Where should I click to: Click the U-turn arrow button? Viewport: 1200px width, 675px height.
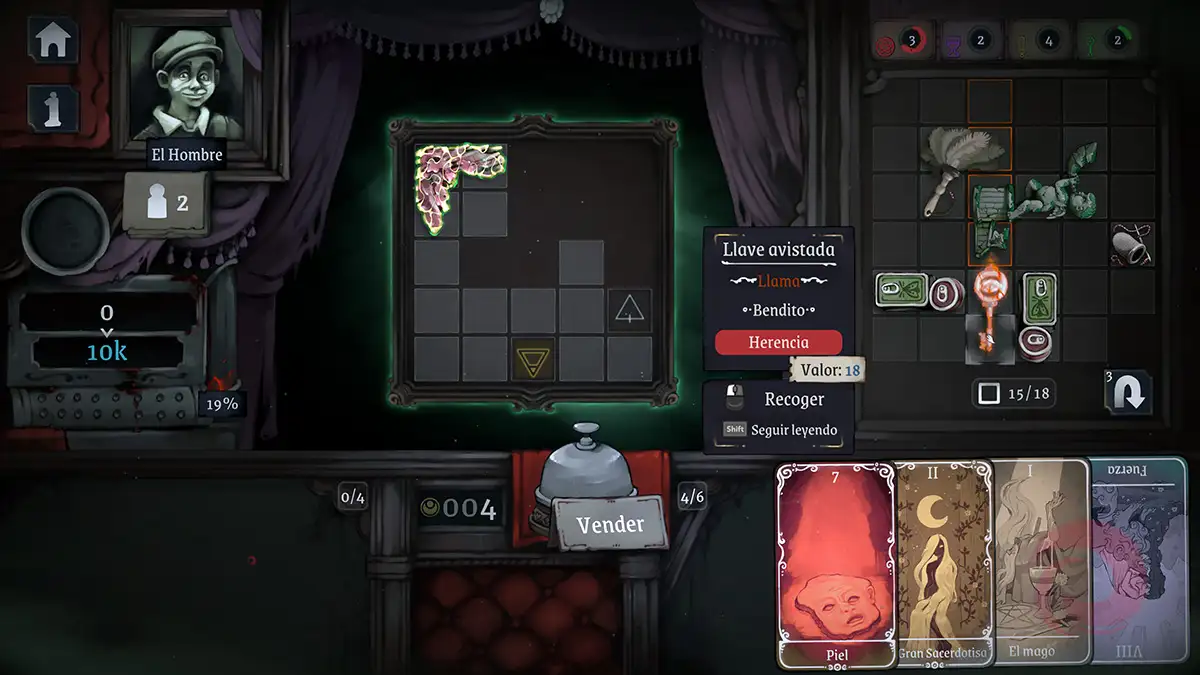coord(1128,392)
